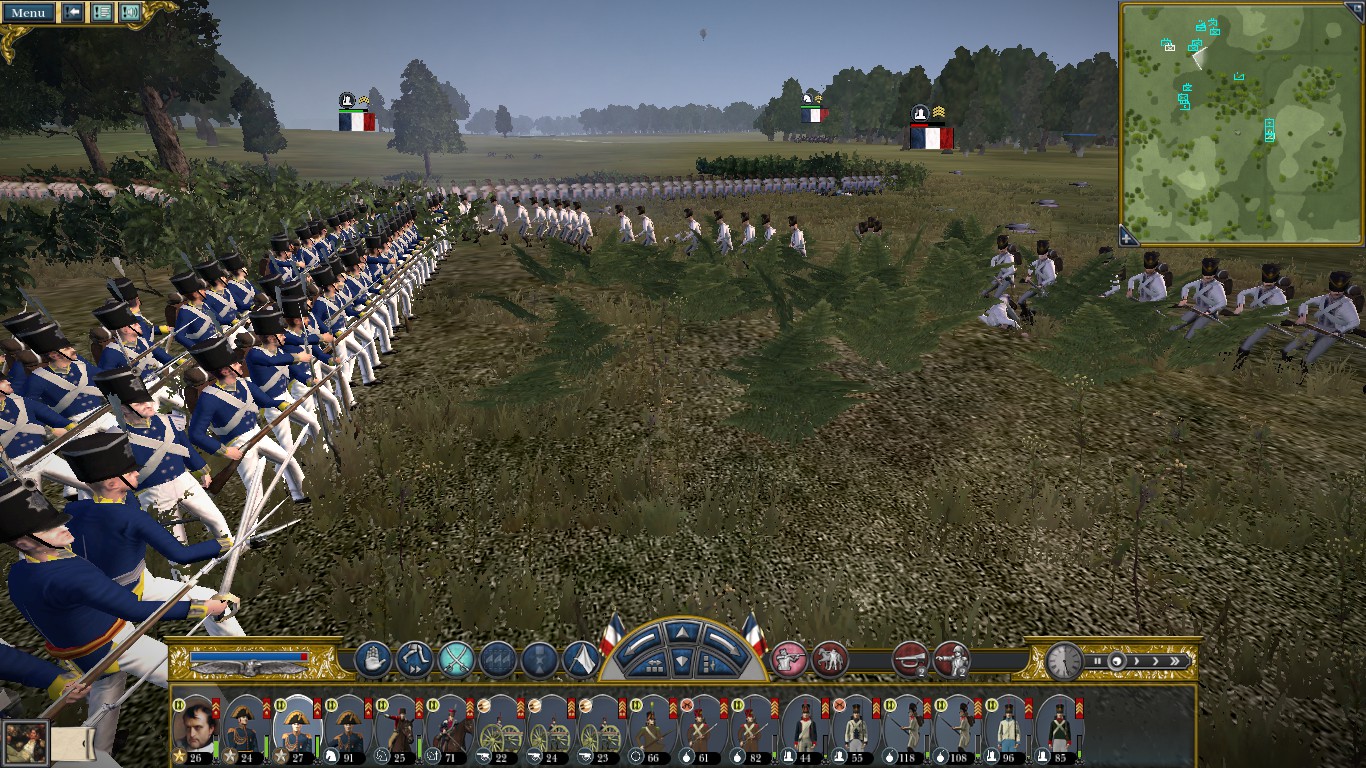Set battle speed to fastest double arrow
This screenshot has width=1366, height=768.
coord(1177,661)
